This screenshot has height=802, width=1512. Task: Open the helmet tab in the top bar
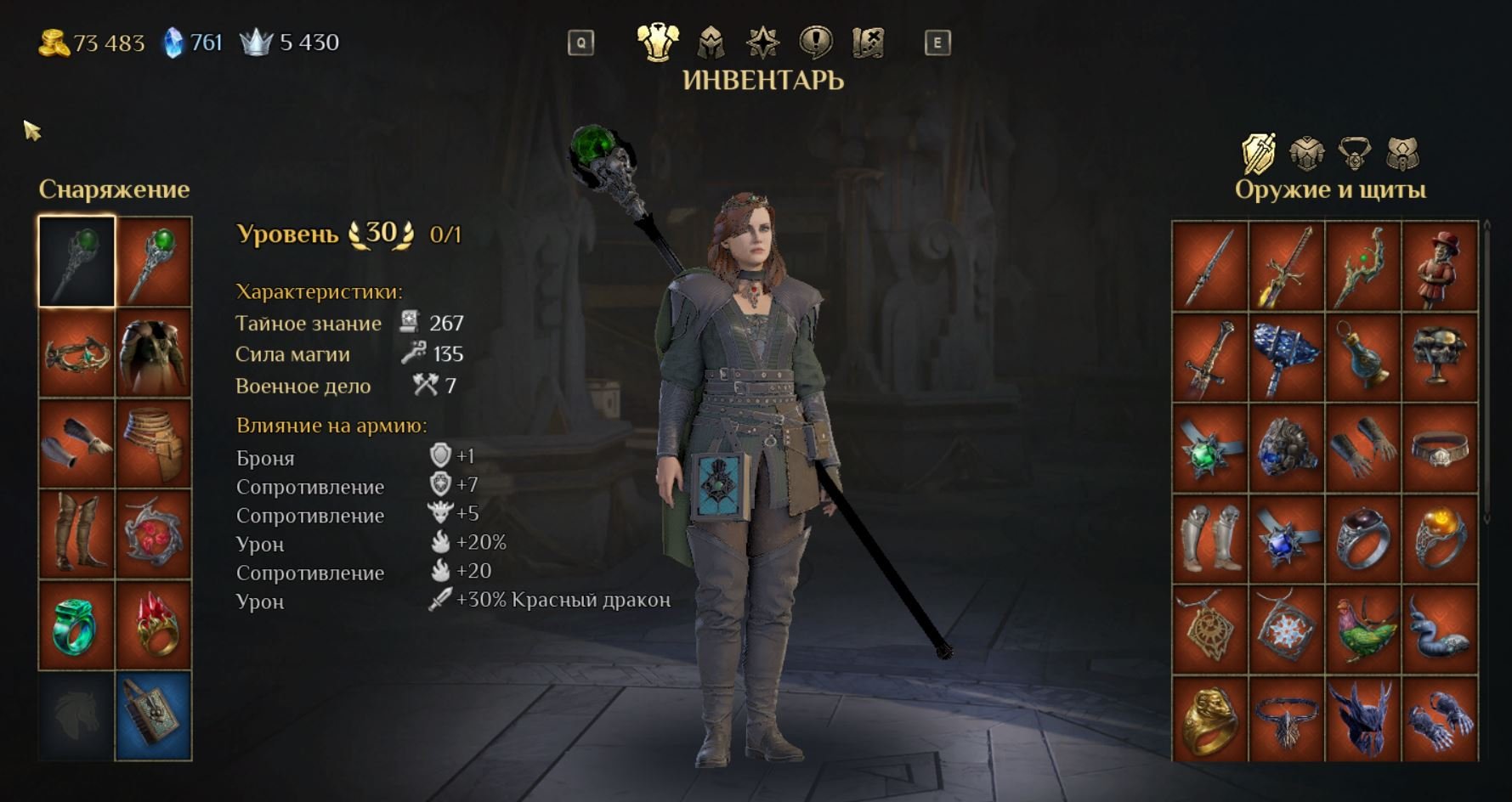711,42
